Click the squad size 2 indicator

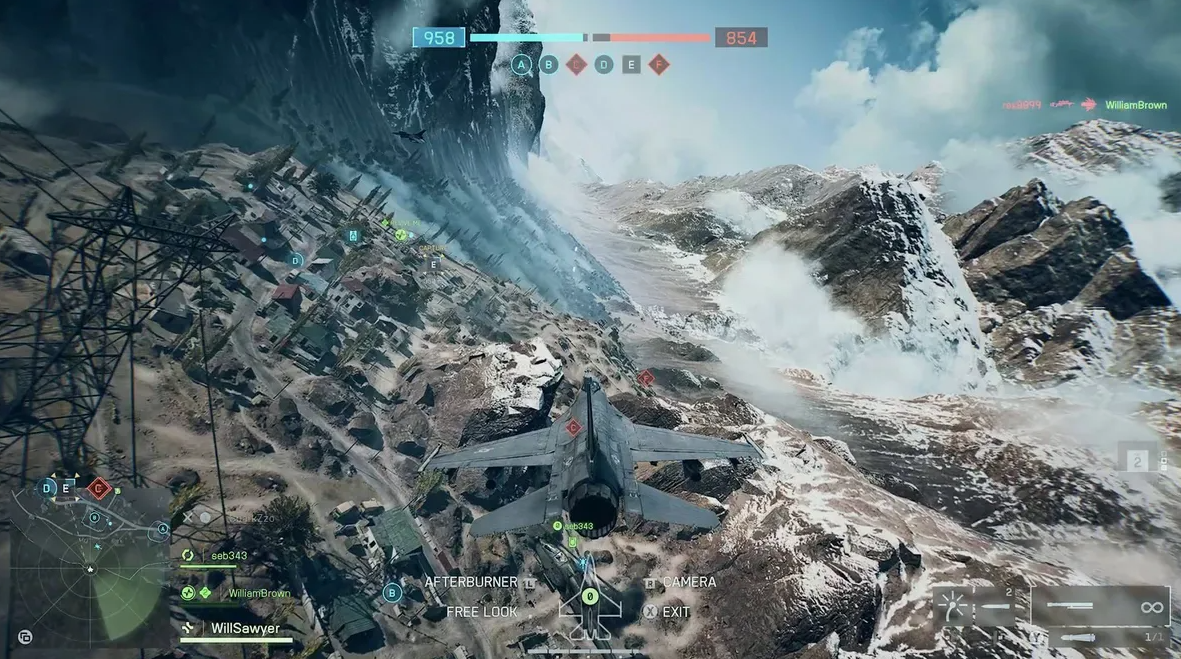pos(1136,462)
